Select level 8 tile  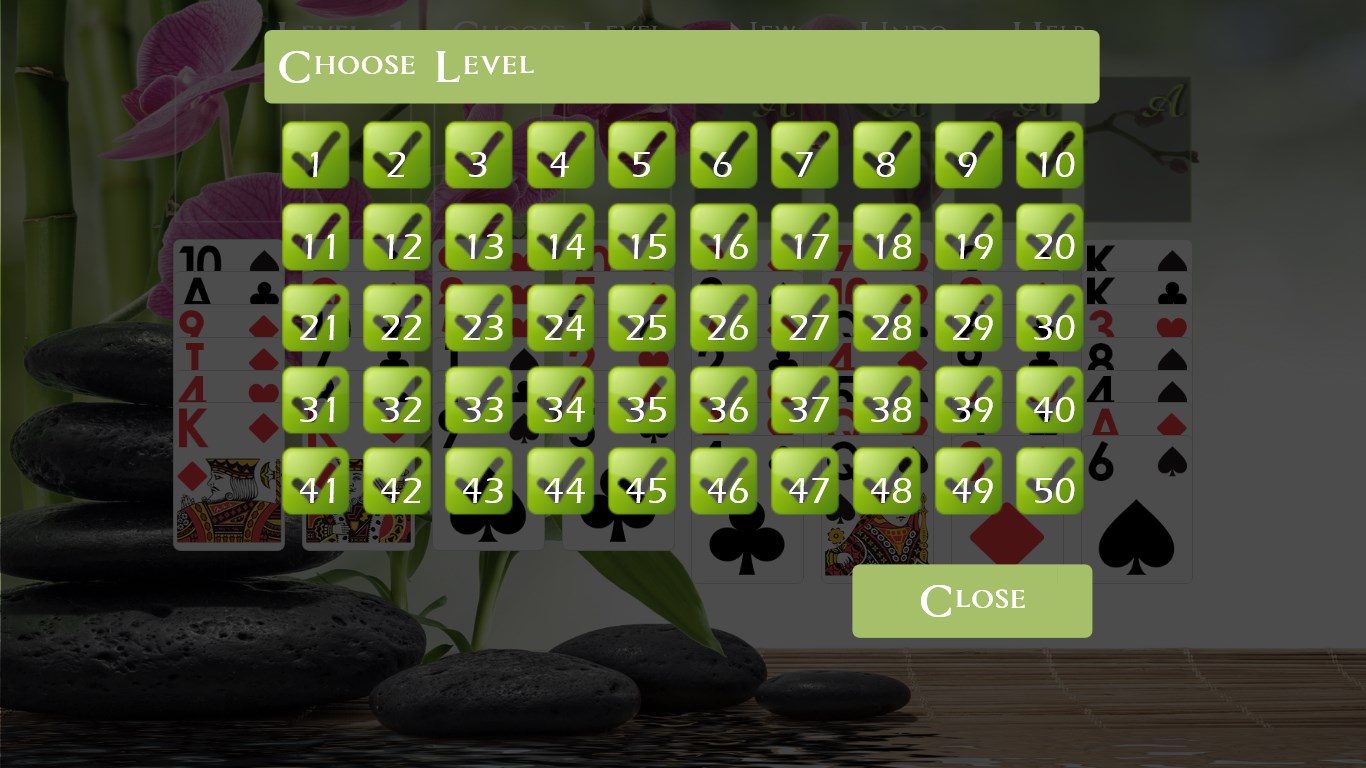pos(887,156)
